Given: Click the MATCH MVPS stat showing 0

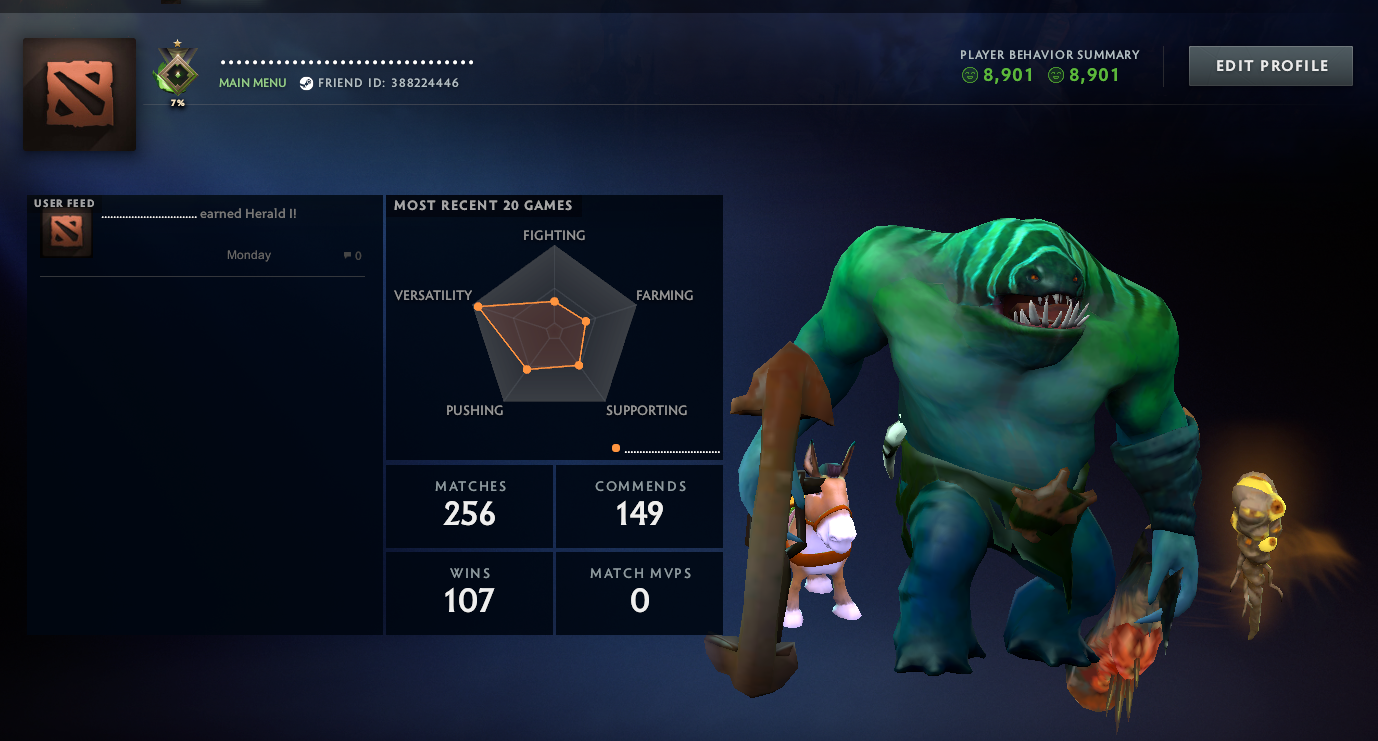Looking at the screenshot, I should coord(638,592).
